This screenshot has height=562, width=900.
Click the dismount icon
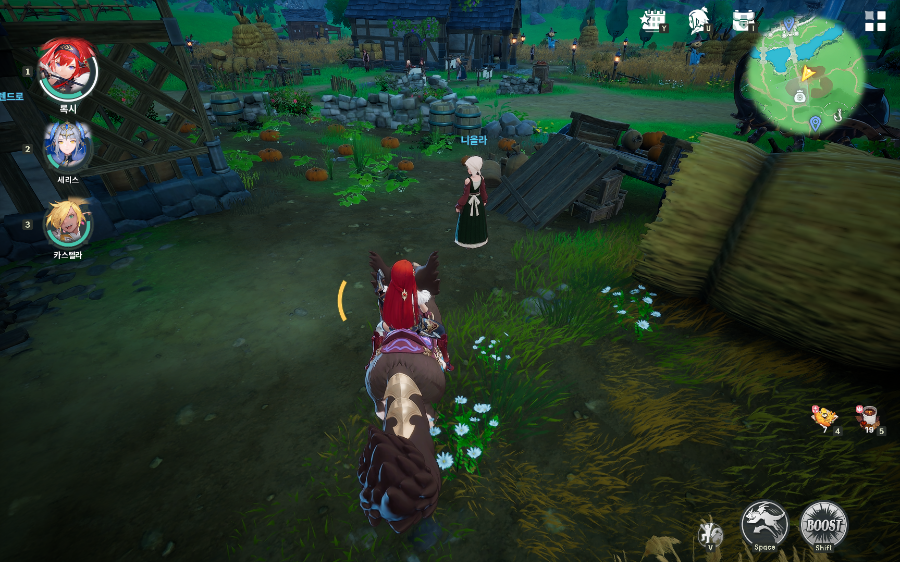click(x=709, y=533)
